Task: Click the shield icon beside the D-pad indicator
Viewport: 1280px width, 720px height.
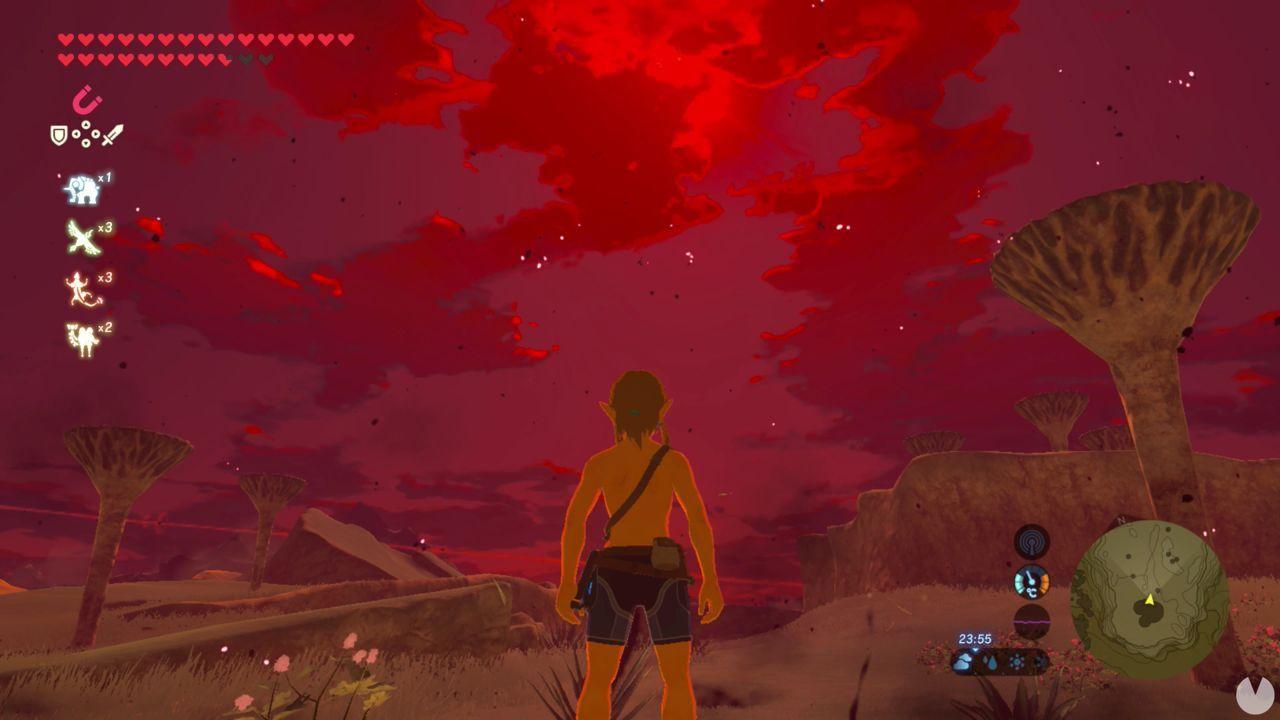Action: tap(58, 134)
